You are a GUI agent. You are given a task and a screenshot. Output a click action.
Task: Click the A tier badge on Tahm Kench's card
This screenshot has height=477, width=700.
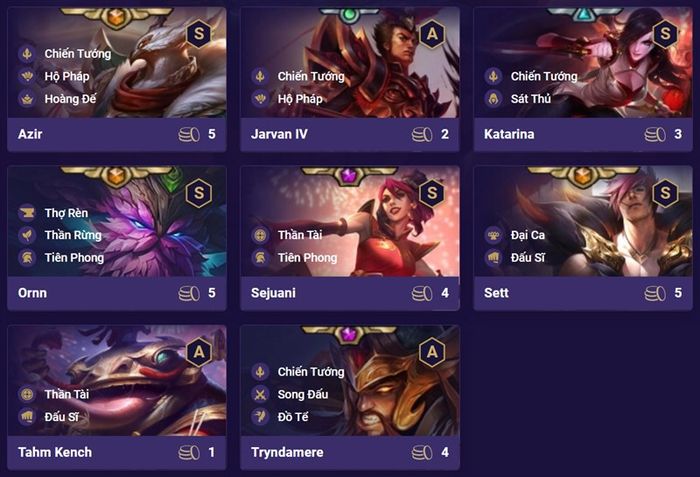[199, 352]
